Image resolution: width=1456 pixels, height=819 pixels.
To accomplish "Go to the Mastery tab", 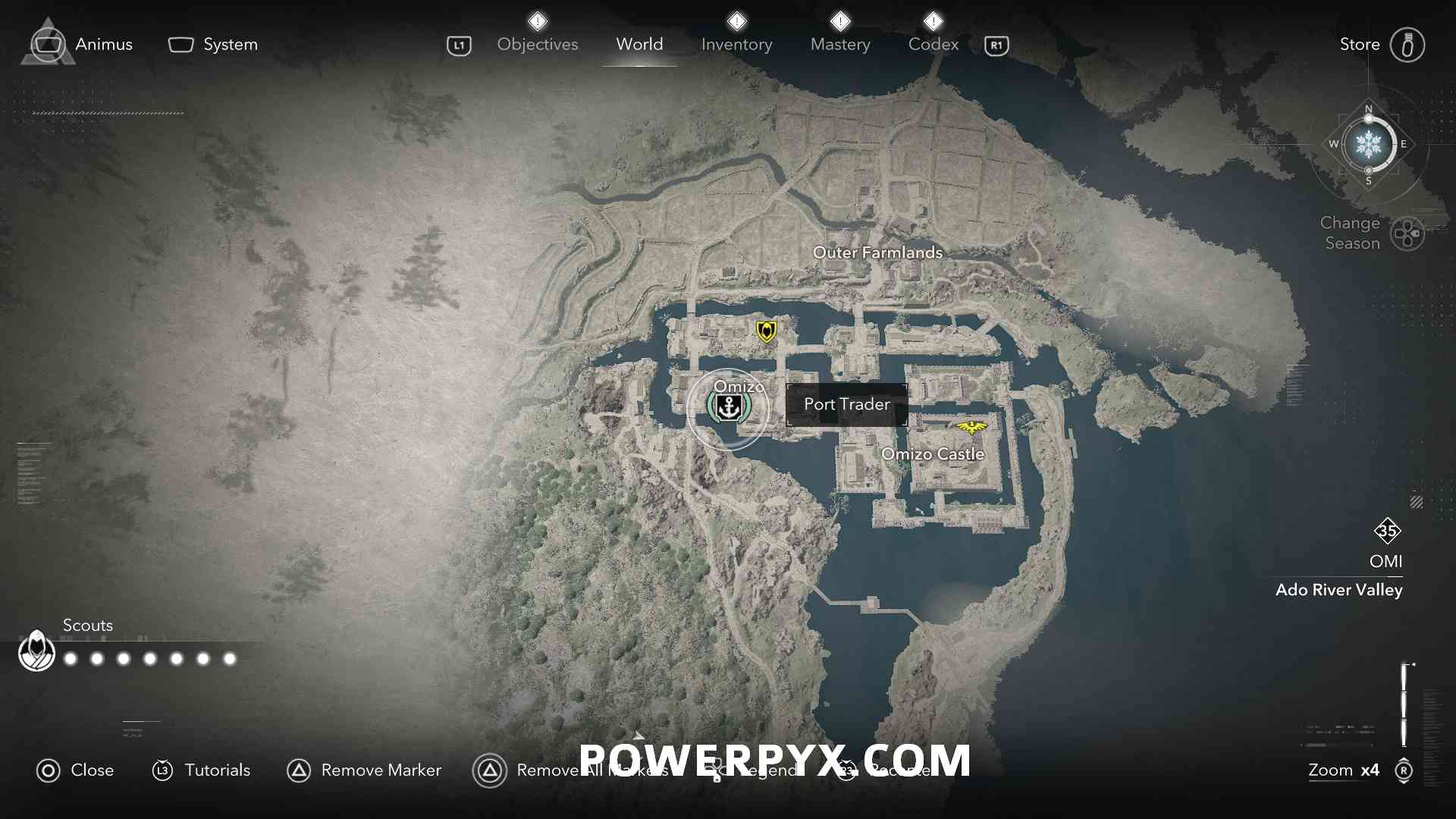I will [x=840, y=45].
